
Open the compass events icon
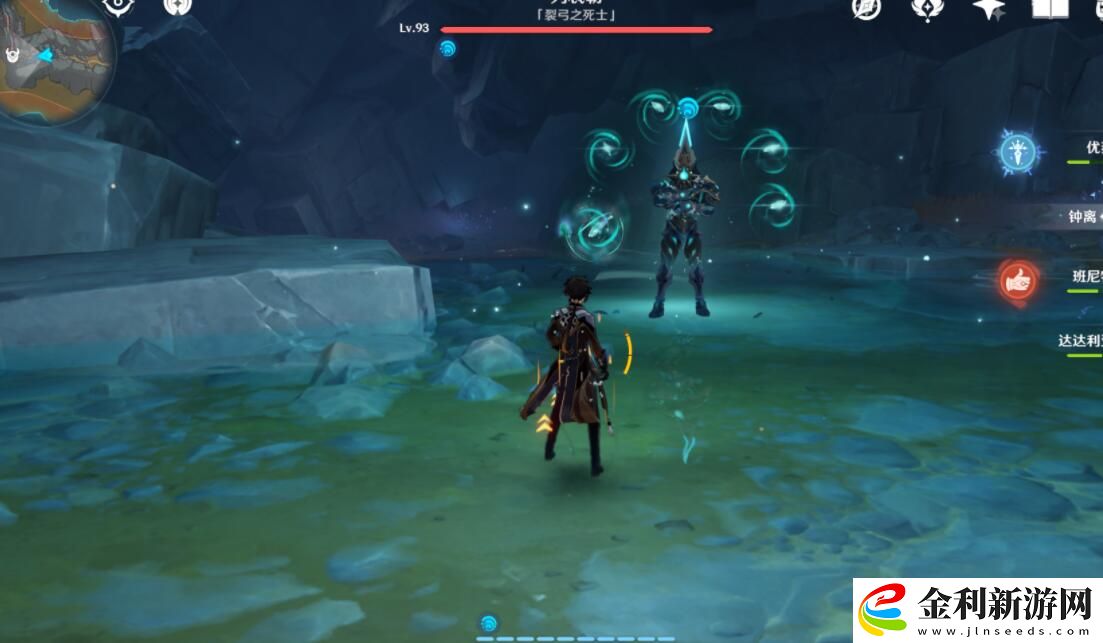tap(866, 8)
